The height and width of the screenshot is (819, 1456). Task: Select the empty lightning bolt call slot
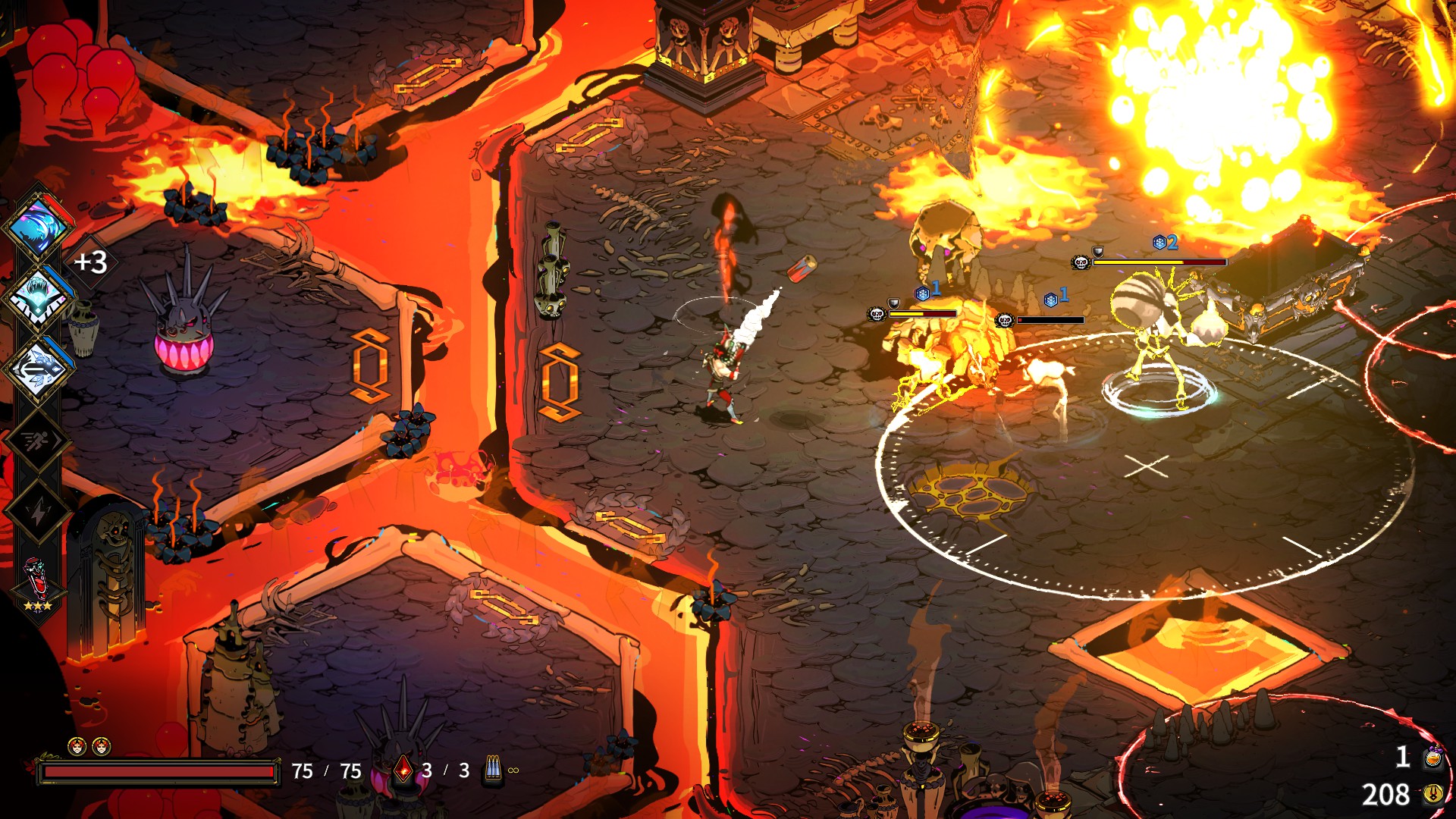click(x=36, y=512)
